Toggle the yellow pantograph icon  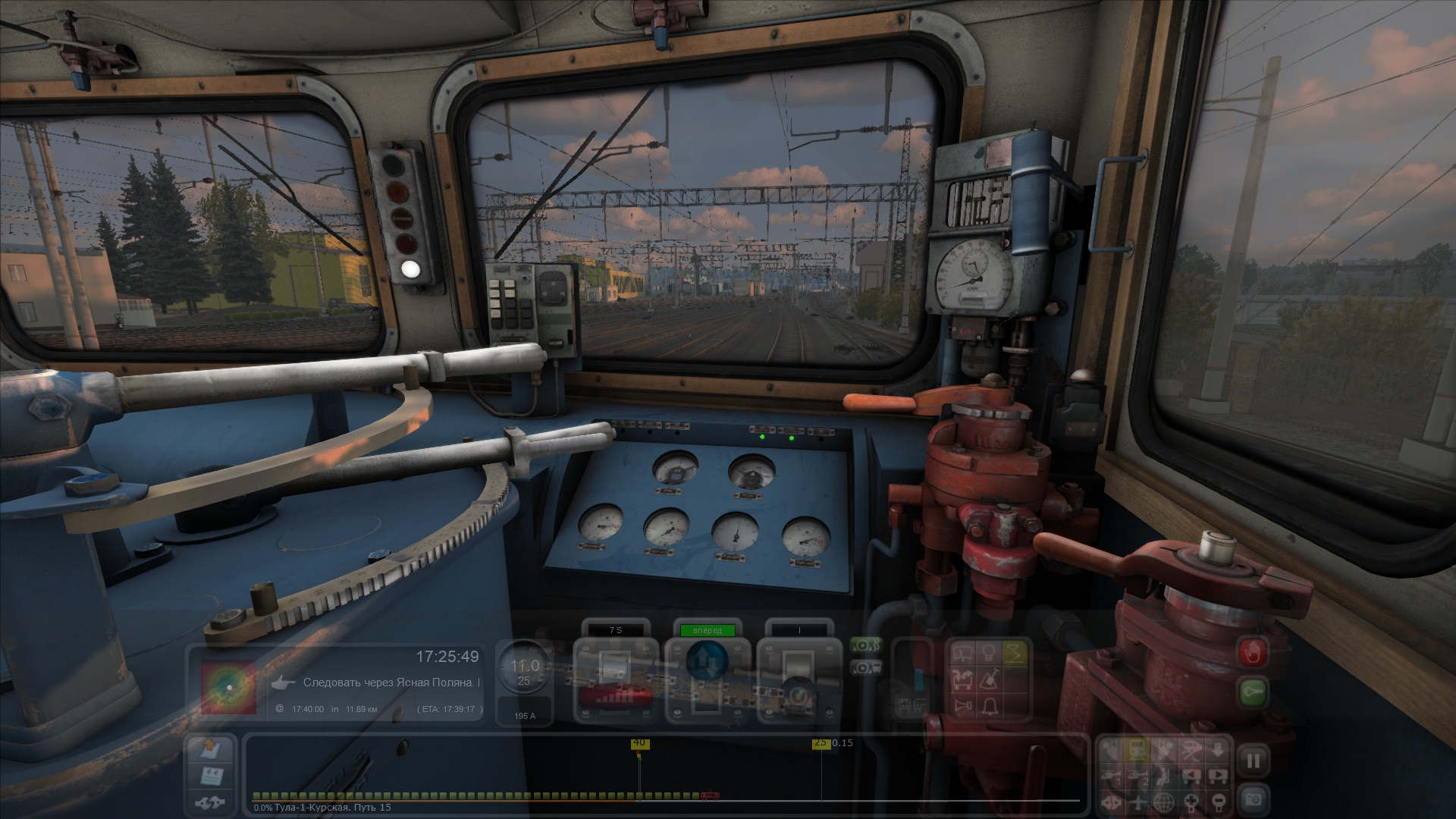(x=1014, y=653)
